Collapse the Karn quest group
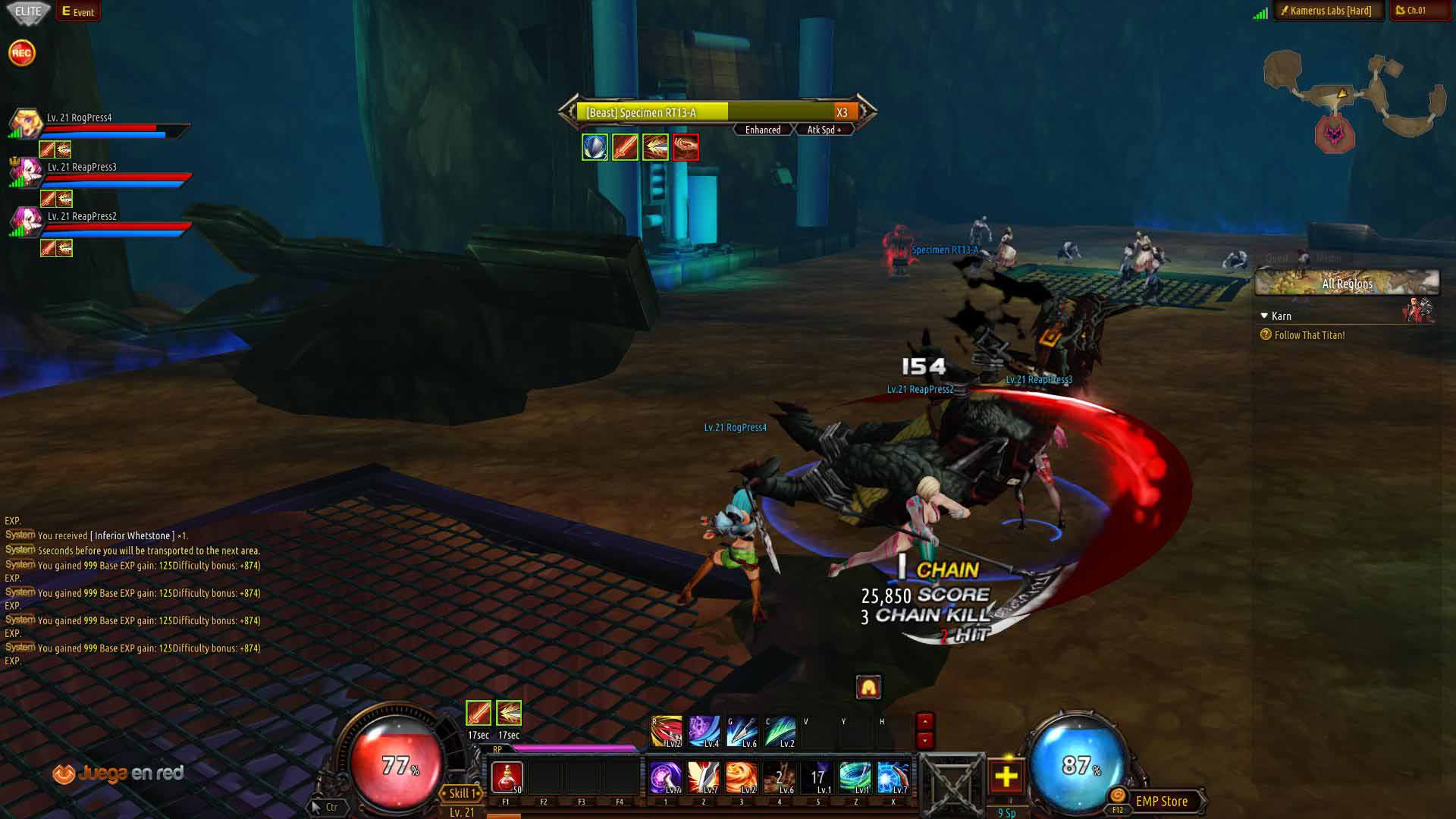The width and height of the screenshot is (1456, 819). (x=1264, y=315)
